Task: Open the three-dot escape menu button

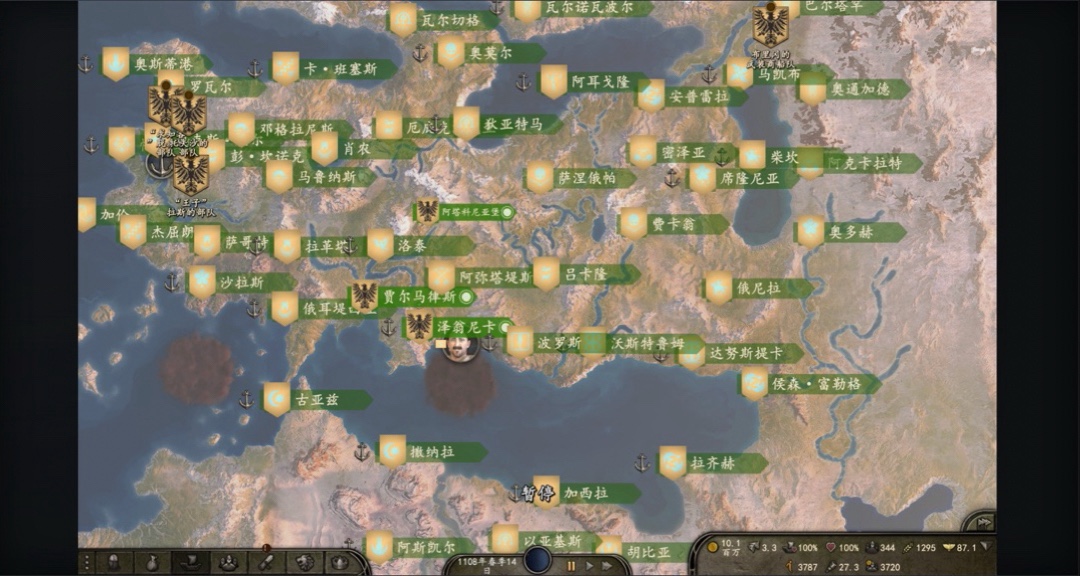Action: pyautogui.click(x=87, y=563)
